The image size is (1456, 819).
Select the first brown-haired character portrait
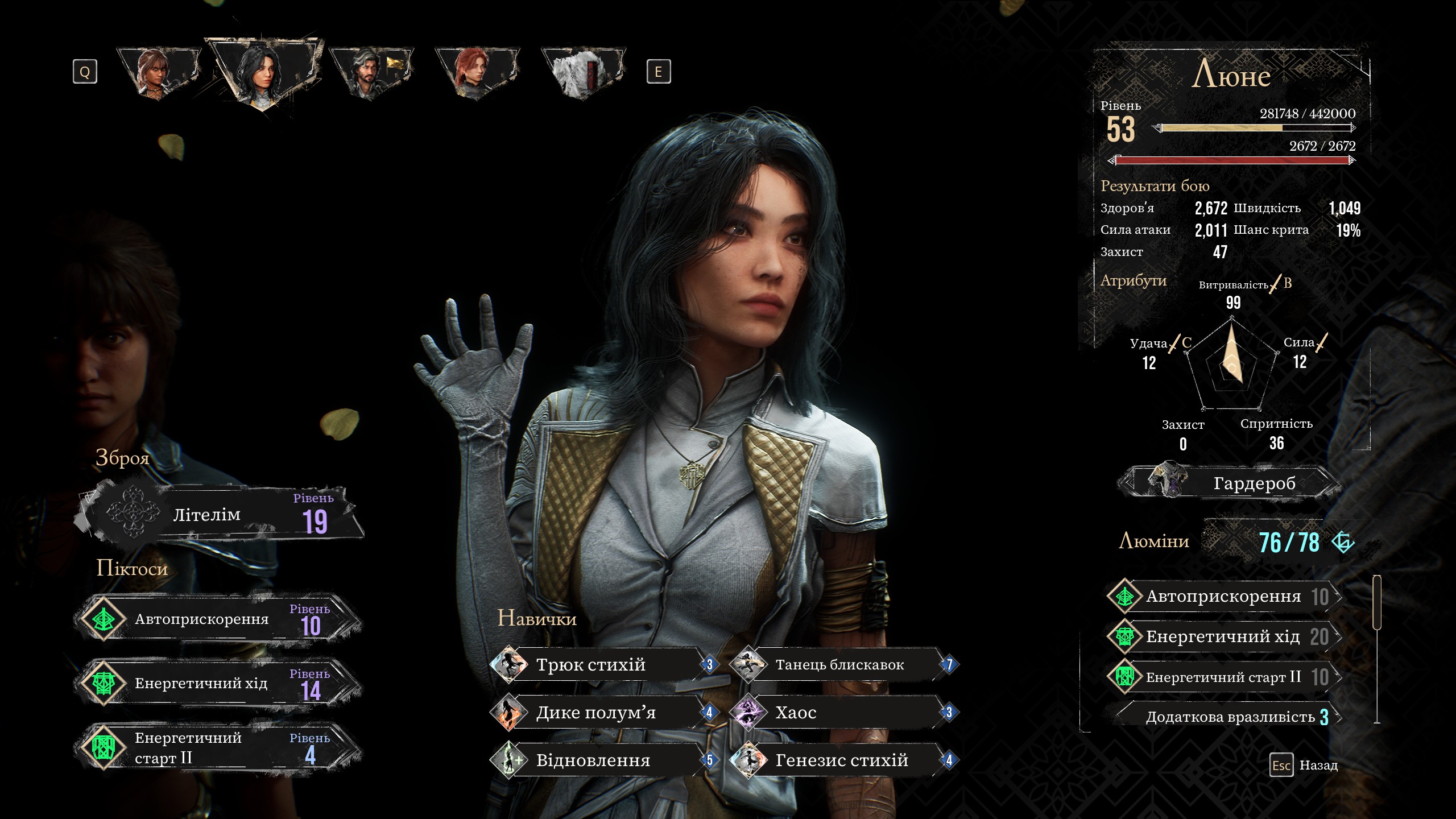click(x=158, y=73)
